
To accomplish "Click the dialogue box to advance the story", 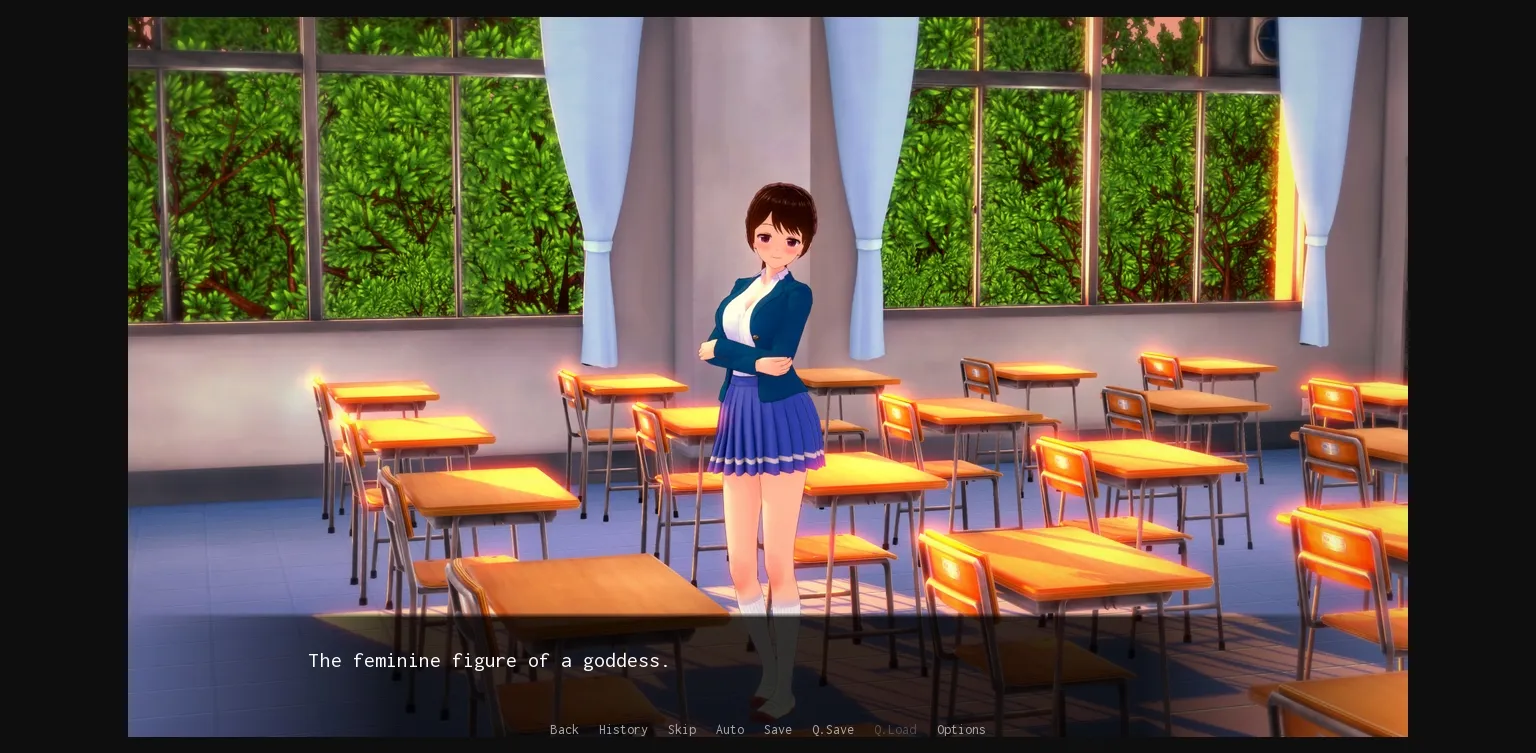I will 700,661.
